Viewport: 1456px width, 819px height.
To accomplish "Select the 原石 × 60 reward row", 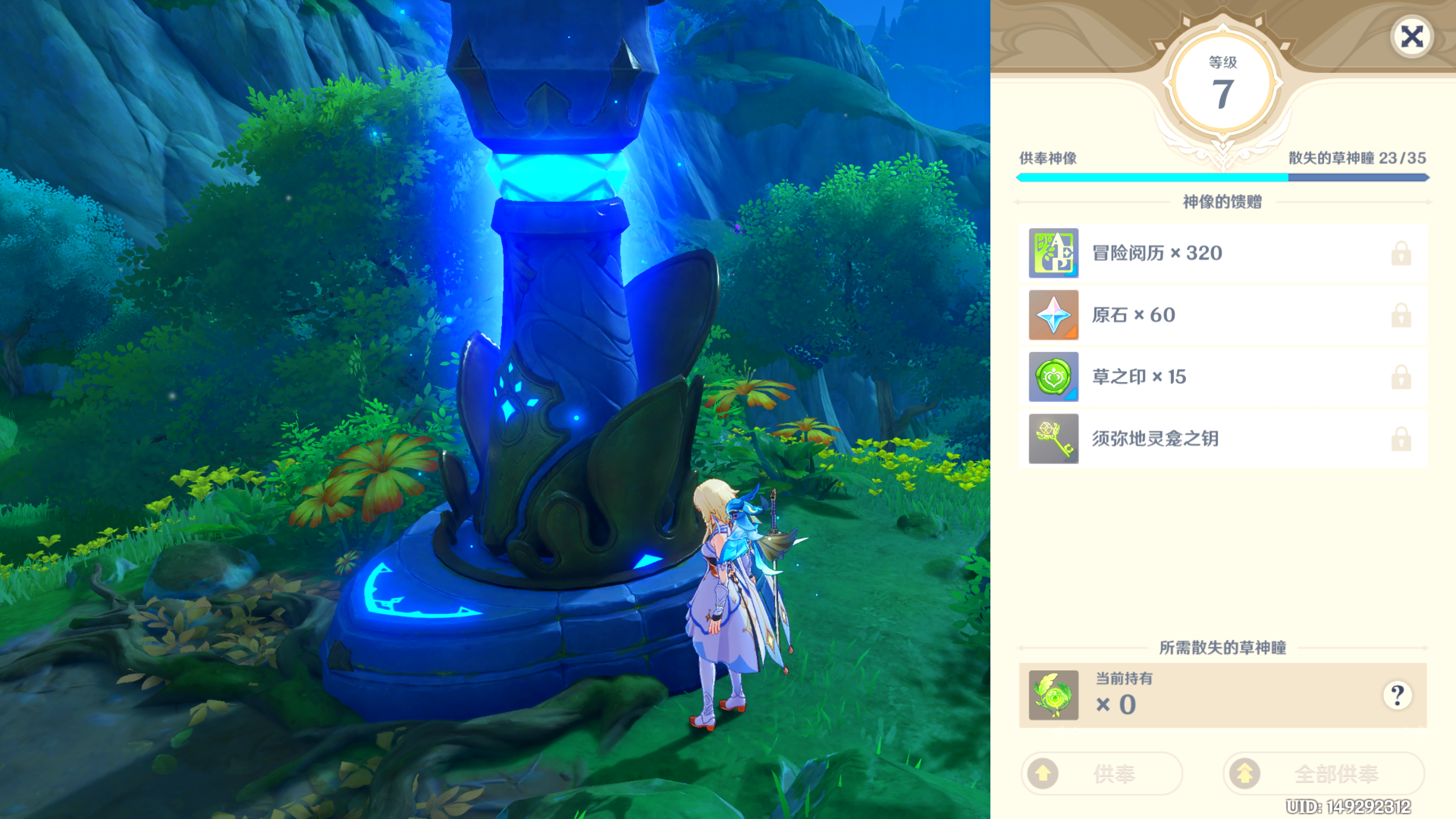I will (1222, 315).
